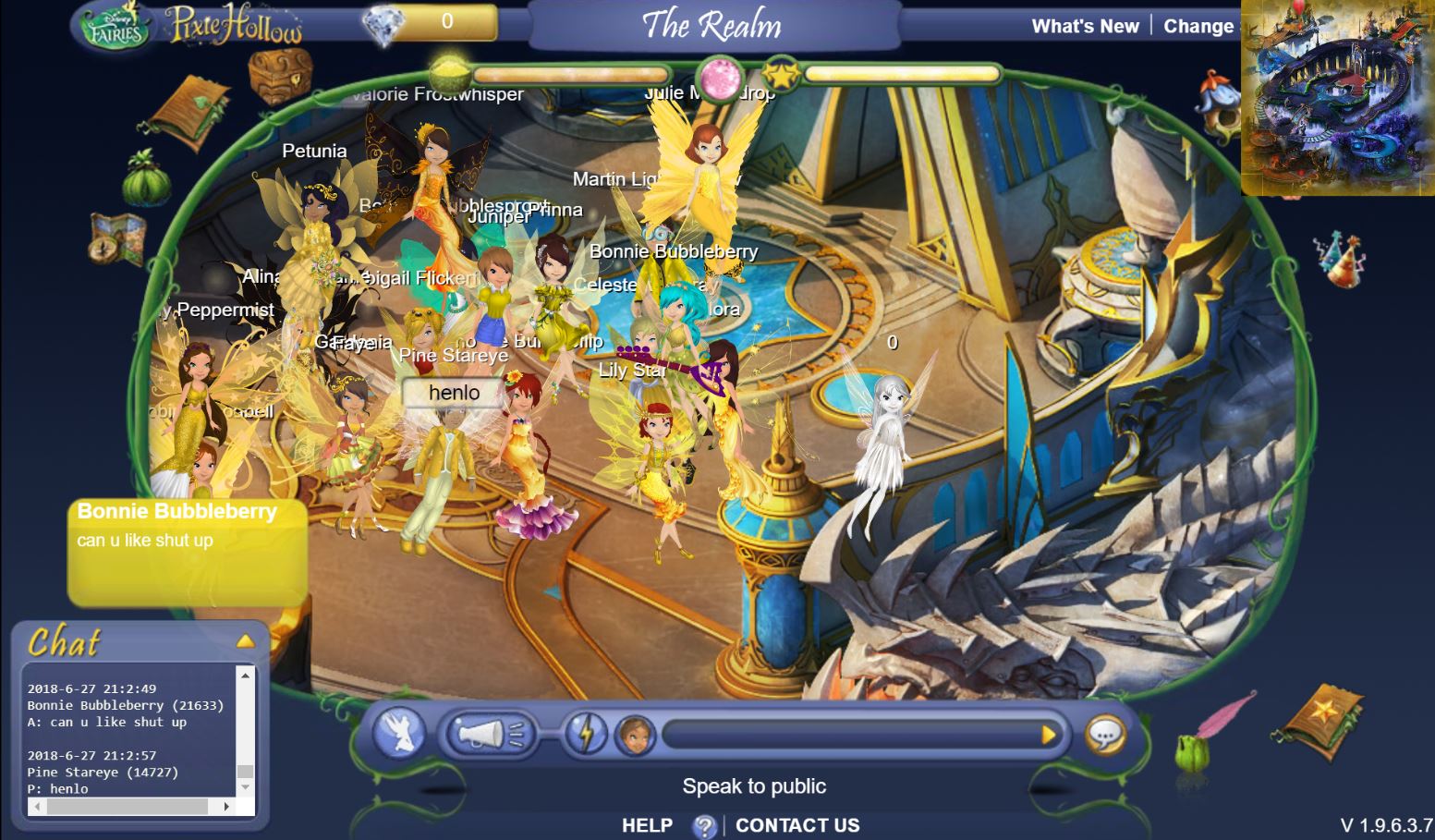This screenshot has height=840, width=1435.
Task: Open The Realm minimap thumbnail
Action: tap(1337, 97)
